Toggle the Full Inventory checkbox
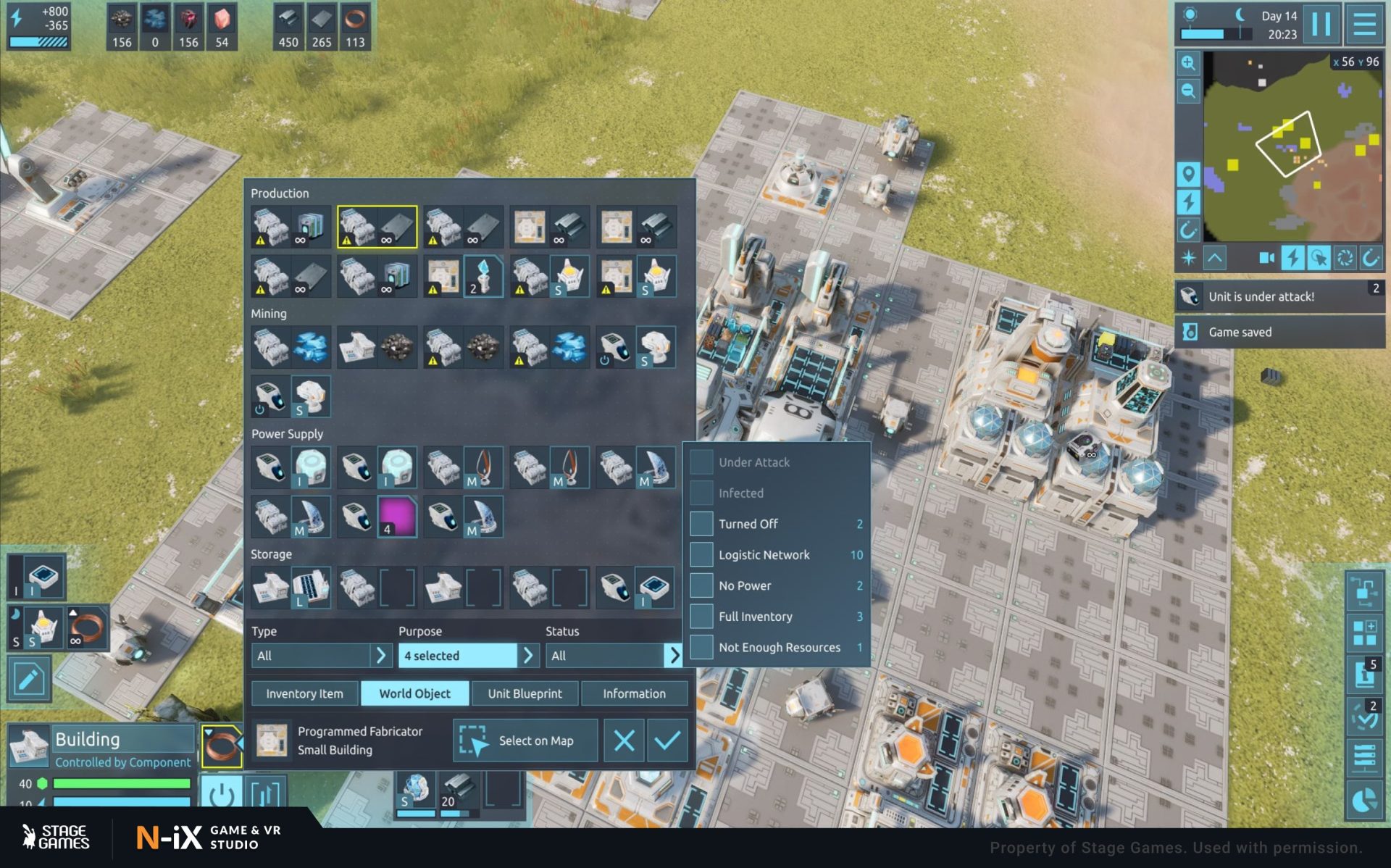 tap(701, 617)
